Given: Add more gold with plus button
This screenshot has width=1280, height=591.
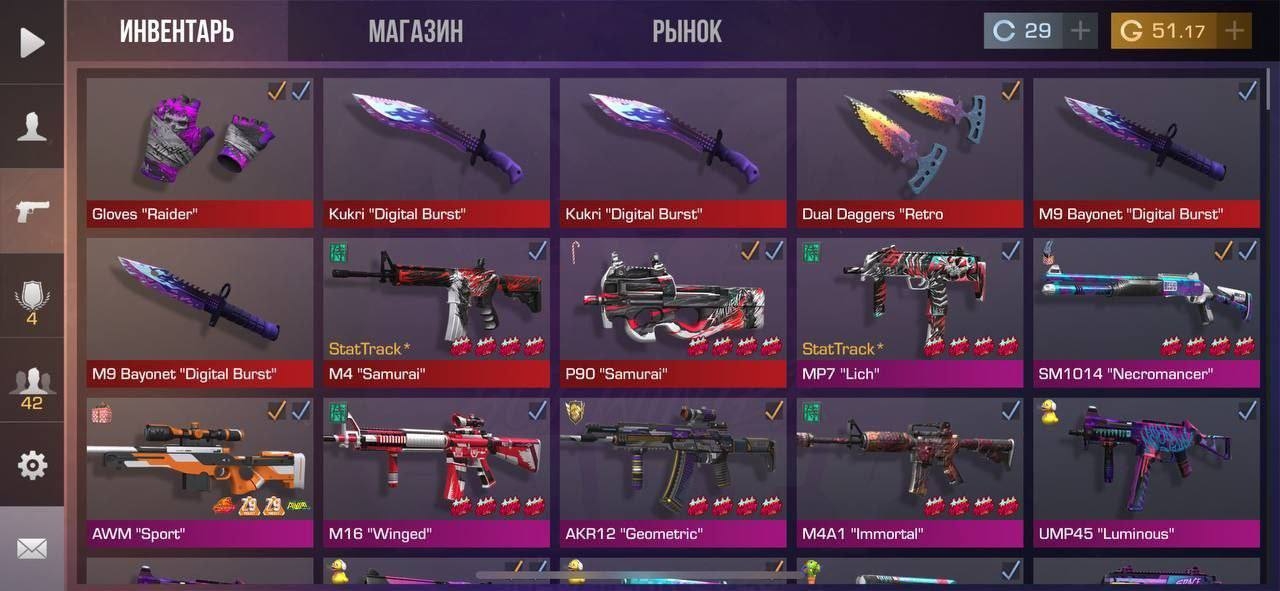Looking at the screenshot, I should click(x=1235, y=31).
